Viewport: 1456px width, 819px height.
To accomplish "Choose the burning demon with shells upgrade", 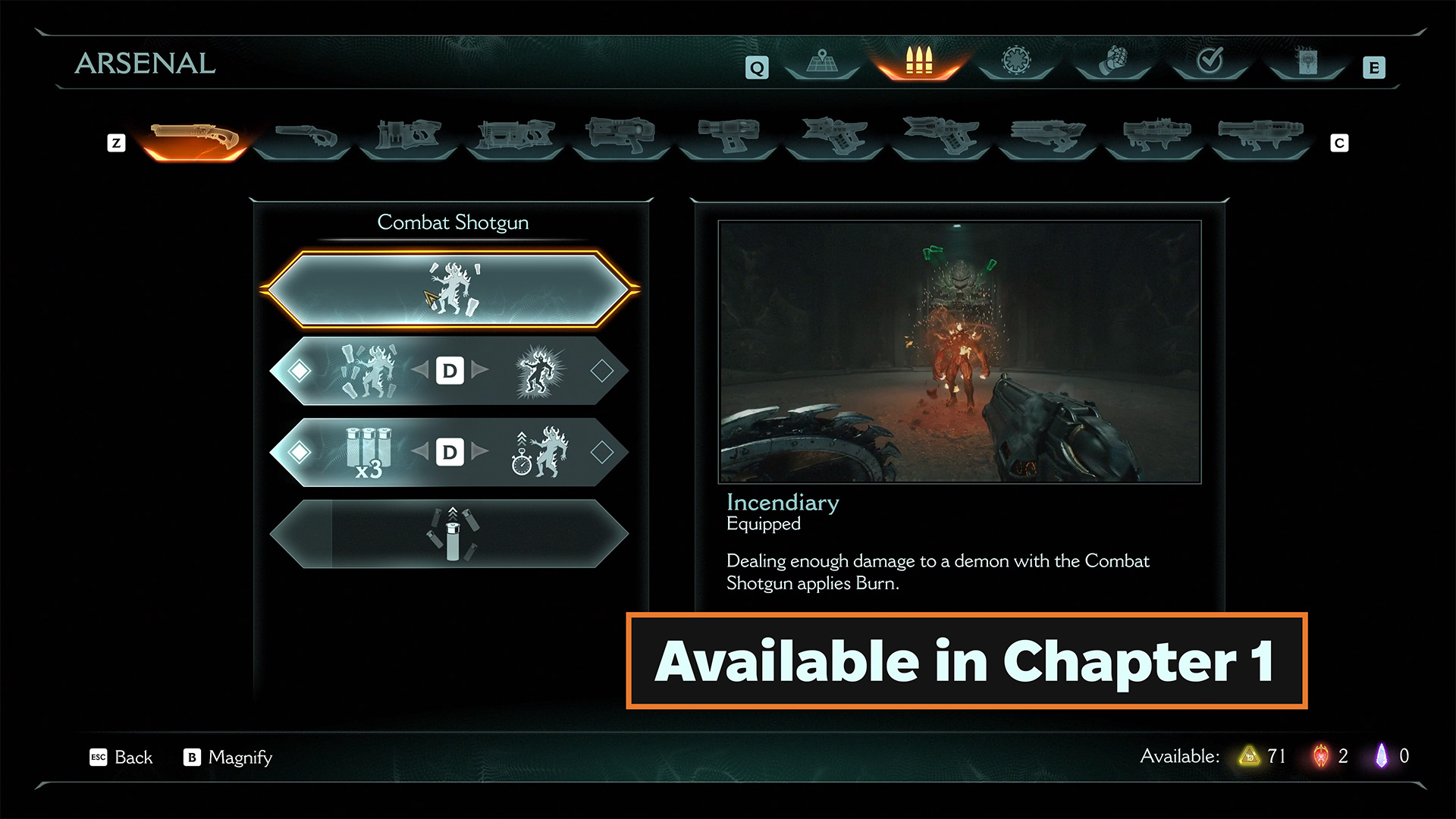I will (x=369, y=371).
